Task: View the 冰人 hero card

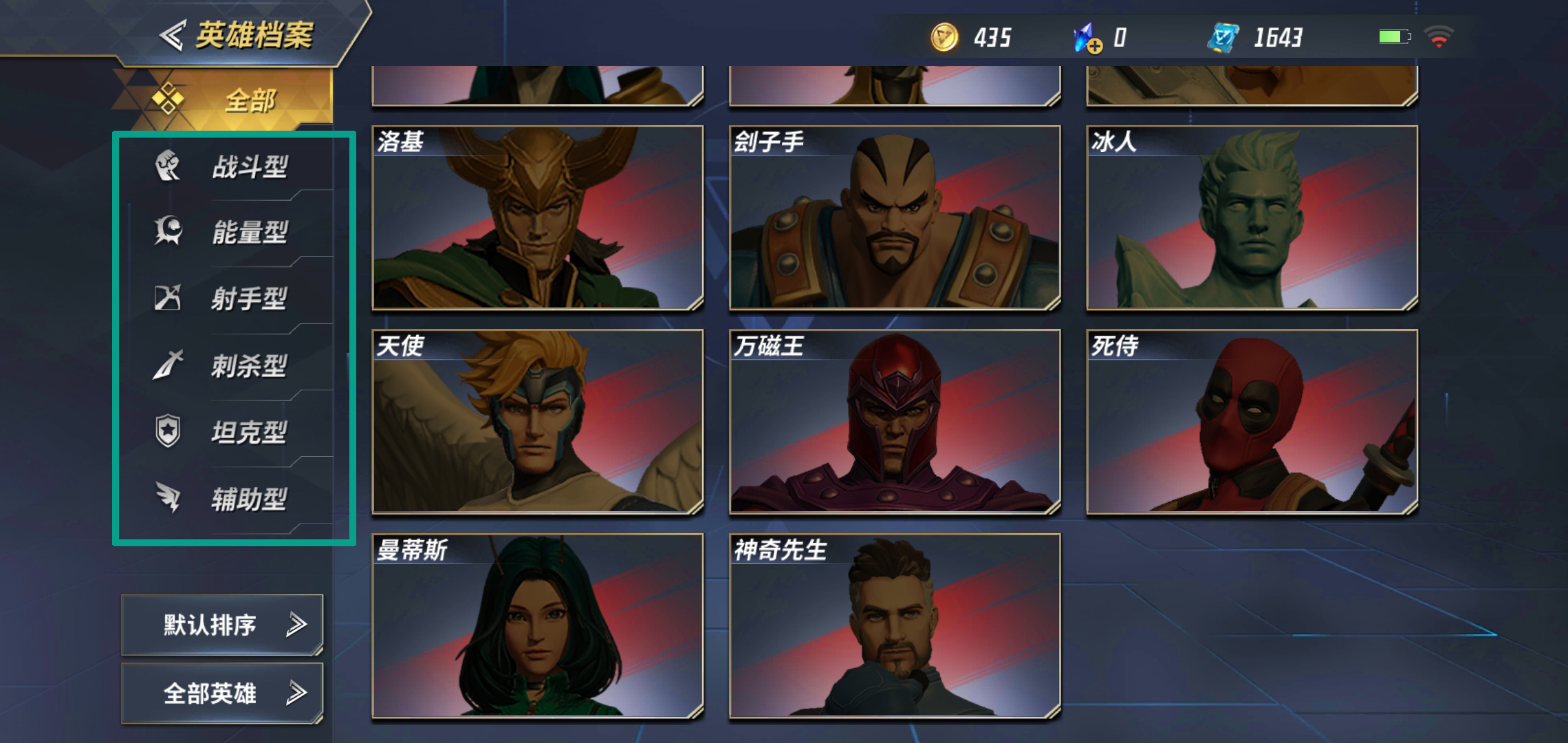Action: click(x=1252, y=217)
